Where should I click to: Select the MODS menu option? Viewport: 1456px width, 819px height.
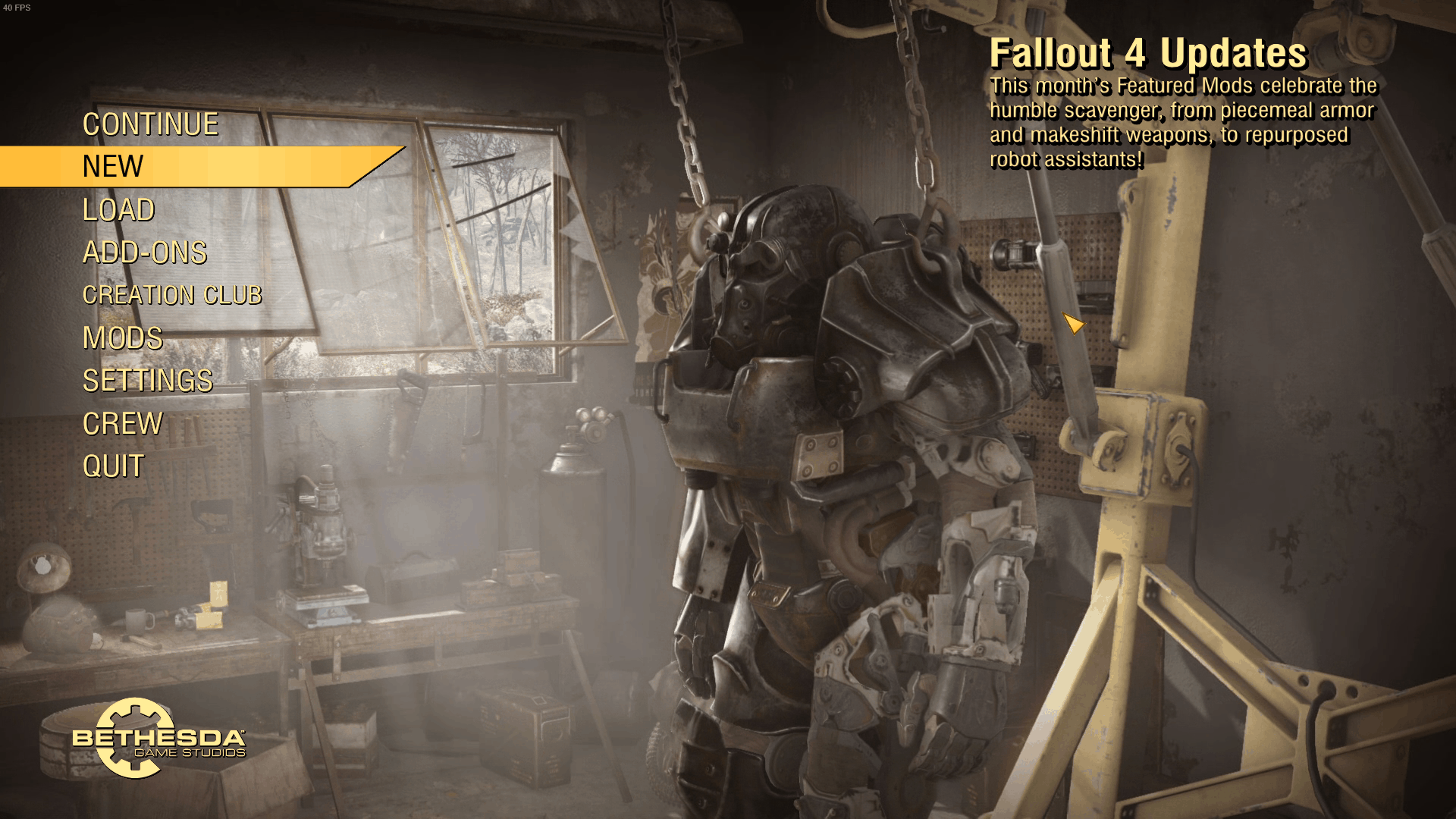click(x=122, y=338)
